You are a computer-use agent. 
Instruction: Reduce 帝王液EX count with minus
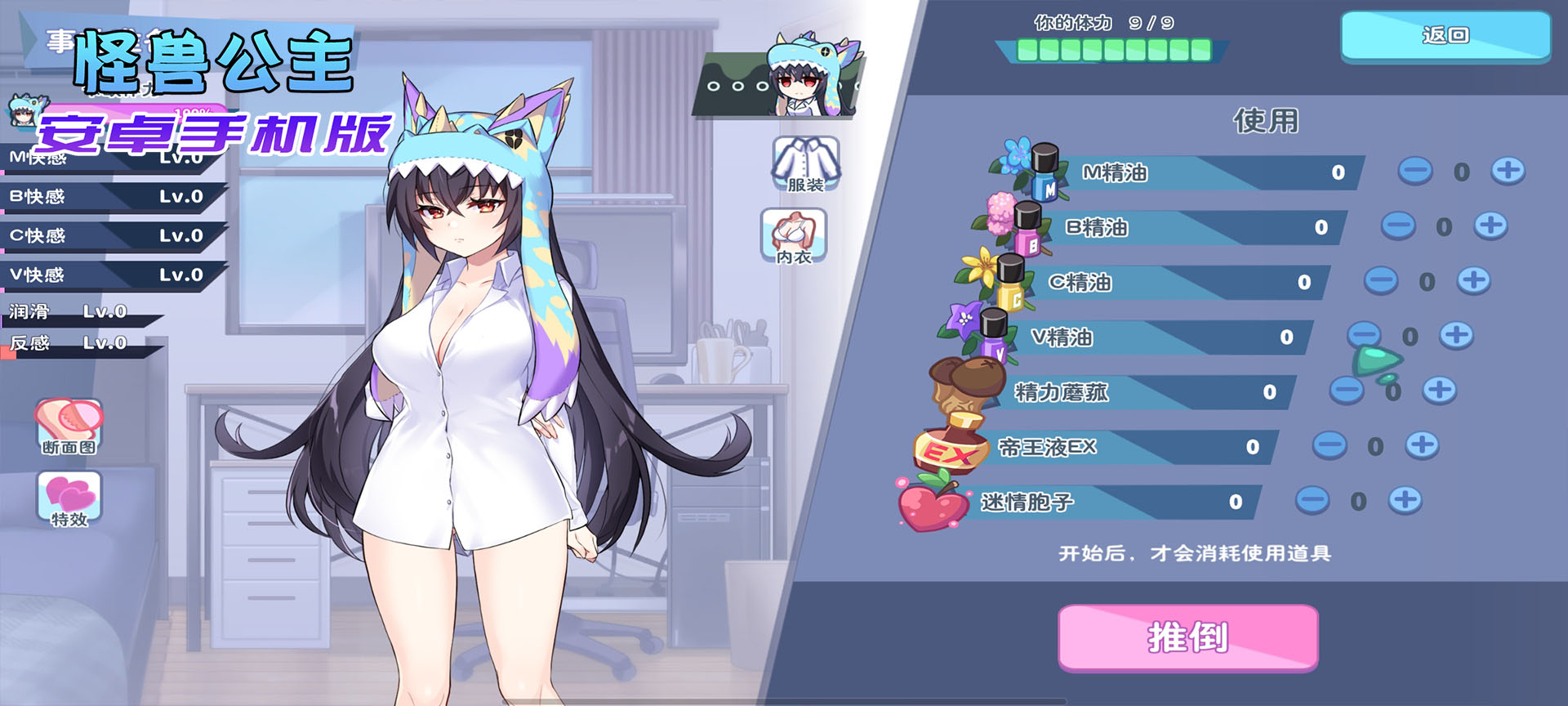(x=1329, y=445)
